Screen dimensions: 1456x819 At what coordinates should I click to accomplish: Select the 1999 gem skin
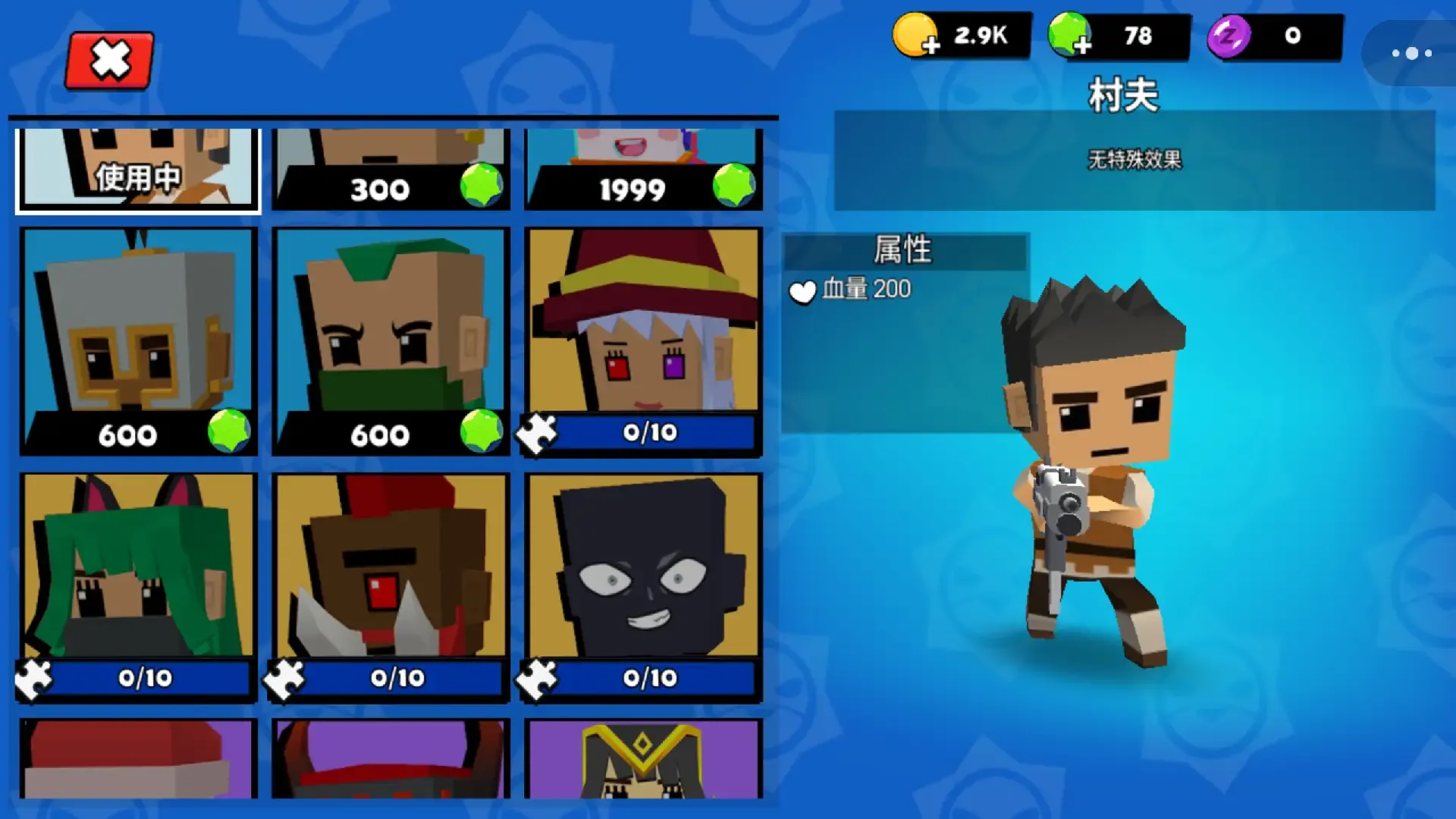tap(643, 168)
